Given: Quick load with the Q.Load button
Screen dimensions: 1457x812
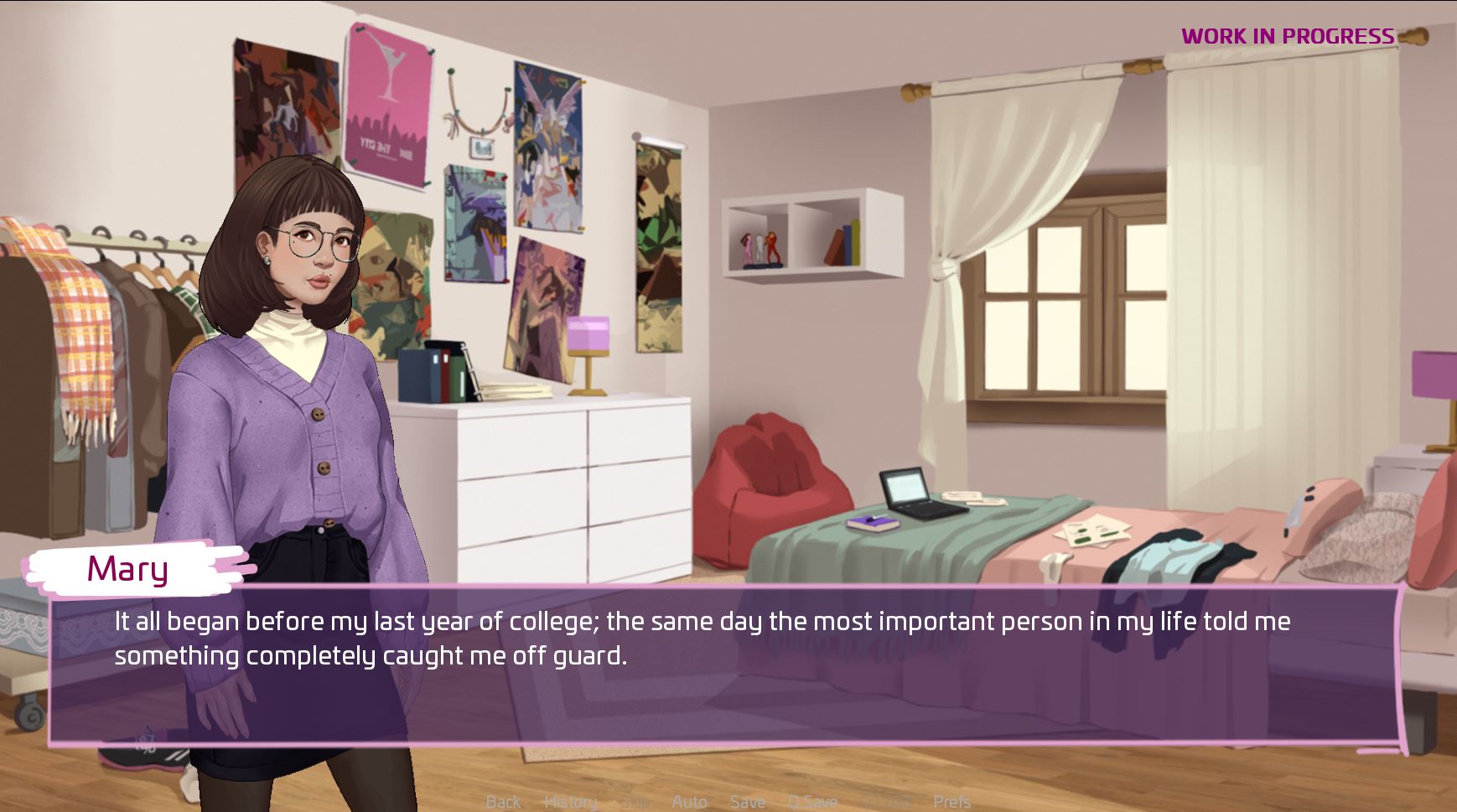Looking at the screenshot, I should click(x=885, y=802).
